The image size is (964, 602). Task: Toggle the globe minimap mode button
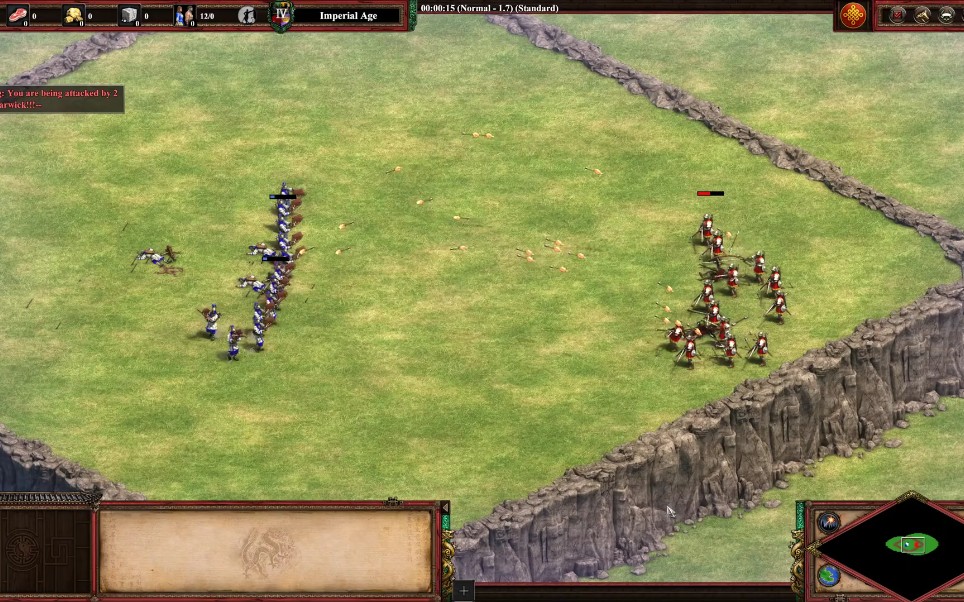click(x=829, y=575)
